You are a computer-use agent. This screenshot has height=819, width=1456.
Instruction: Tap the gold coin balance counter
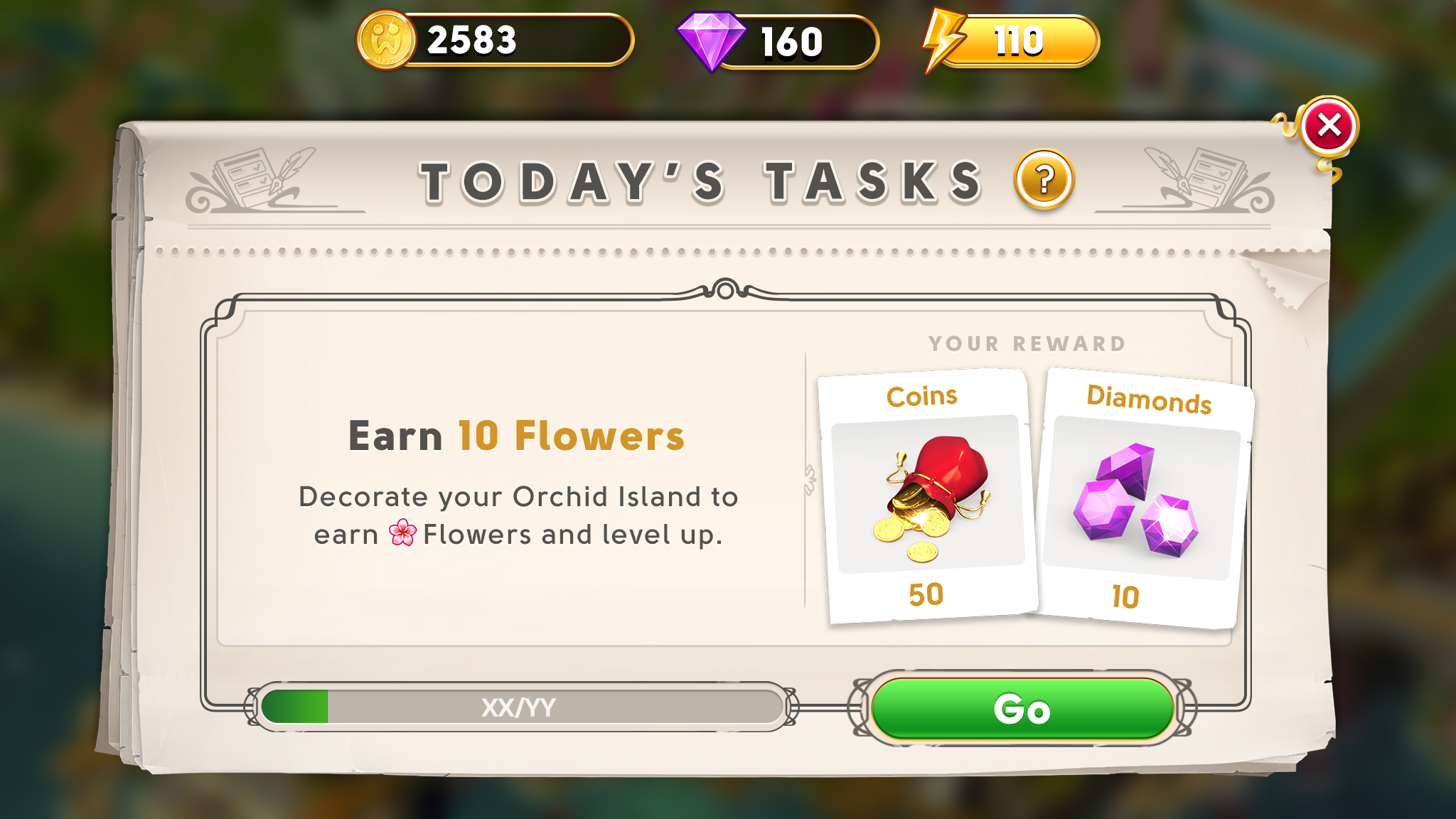pyautogui.click(x=495, y=41)
